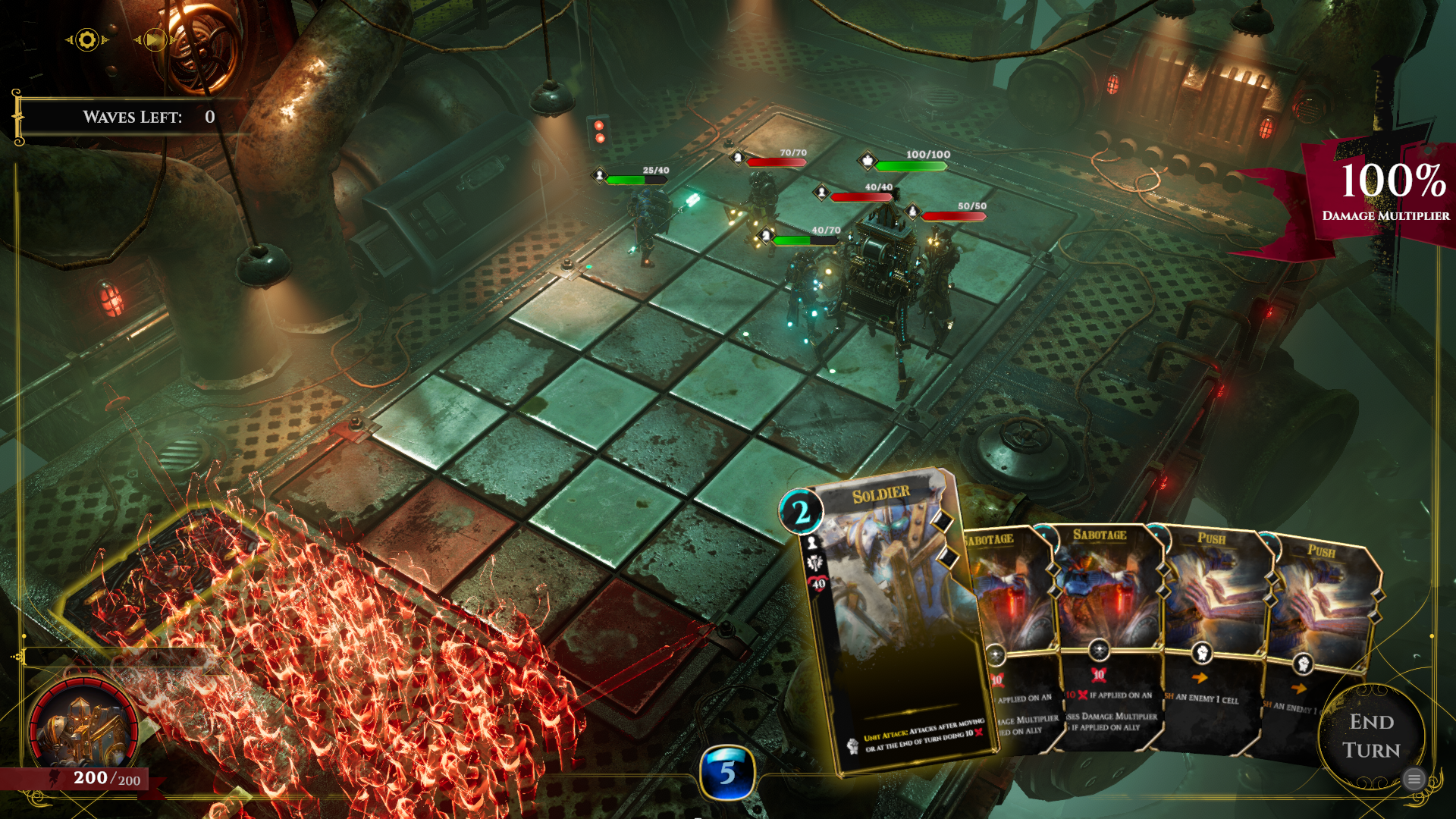Toggle the fast-forward speed button
The image size is (1456, 819).
pos(154,39)
